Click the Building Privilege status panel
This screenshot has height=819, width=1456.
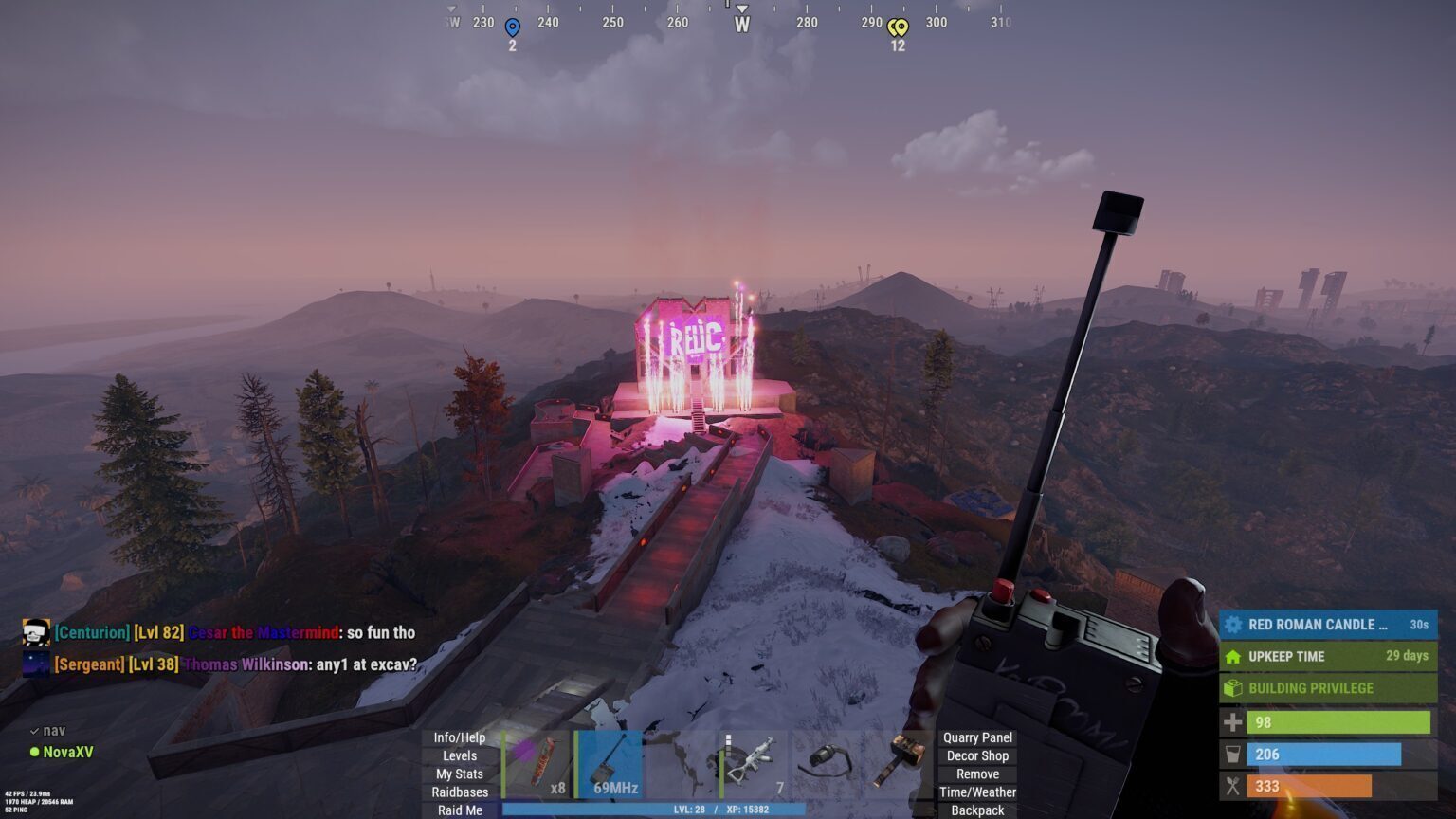click(x=1327, y=688)
